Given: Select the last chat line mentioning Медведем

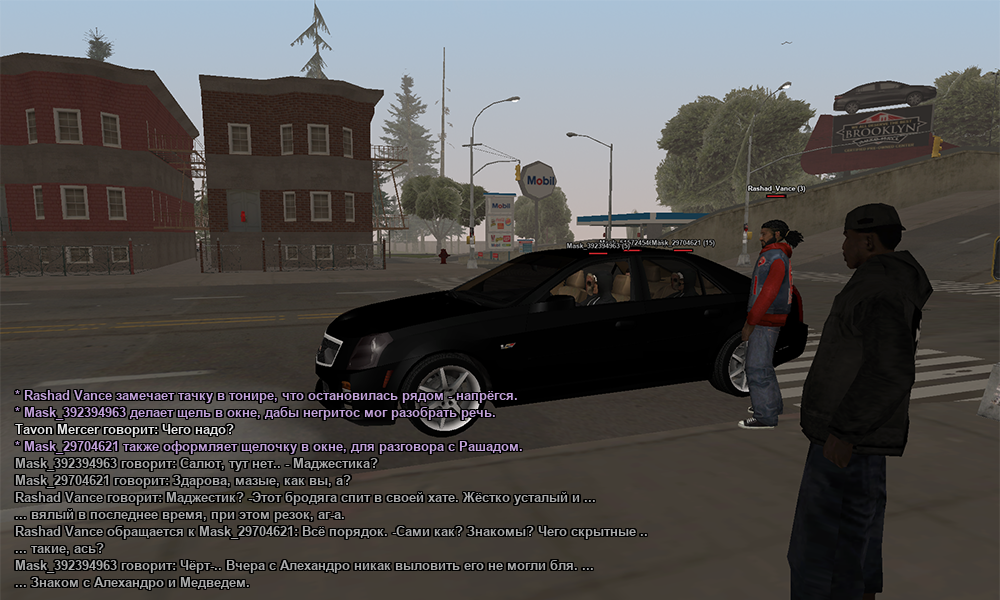Looking at the screenshot, I should click(x=132, y=582).
